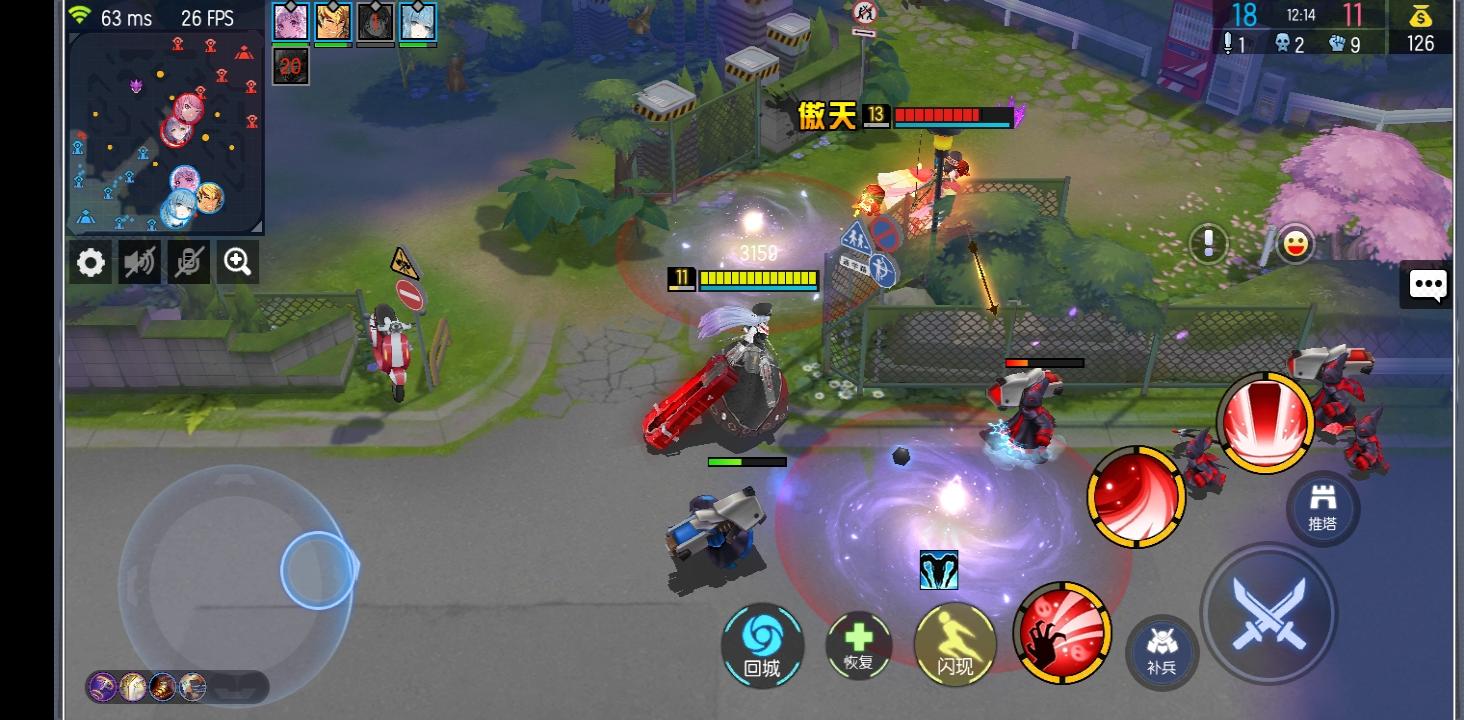
Task: Tap the exclamation ping signal icon
Action: [1208, 245]
